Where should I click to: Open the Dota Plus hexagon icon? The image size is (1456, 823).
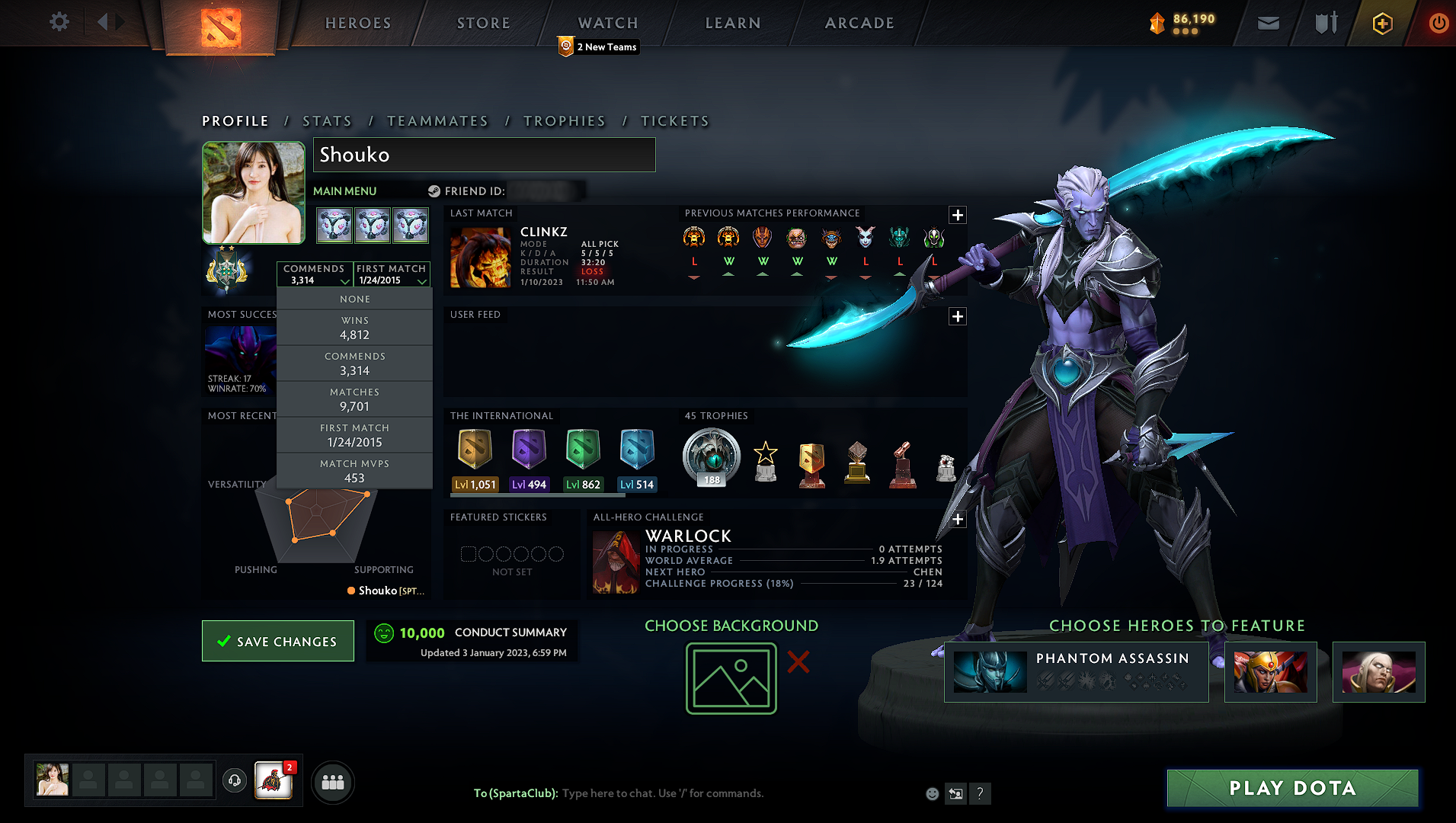click(1381, 23)
